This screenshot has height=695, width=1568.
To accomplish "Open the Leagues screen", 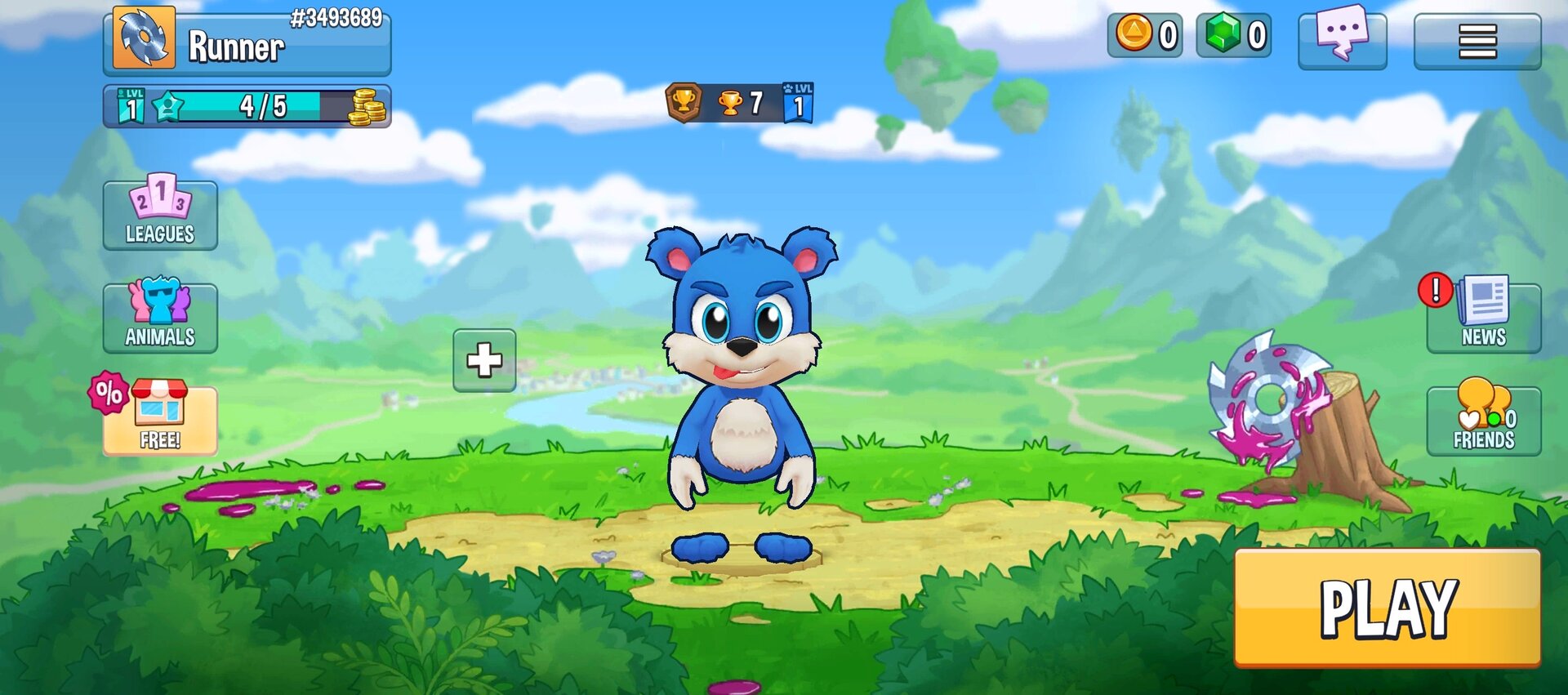I will tap(160, 215).
